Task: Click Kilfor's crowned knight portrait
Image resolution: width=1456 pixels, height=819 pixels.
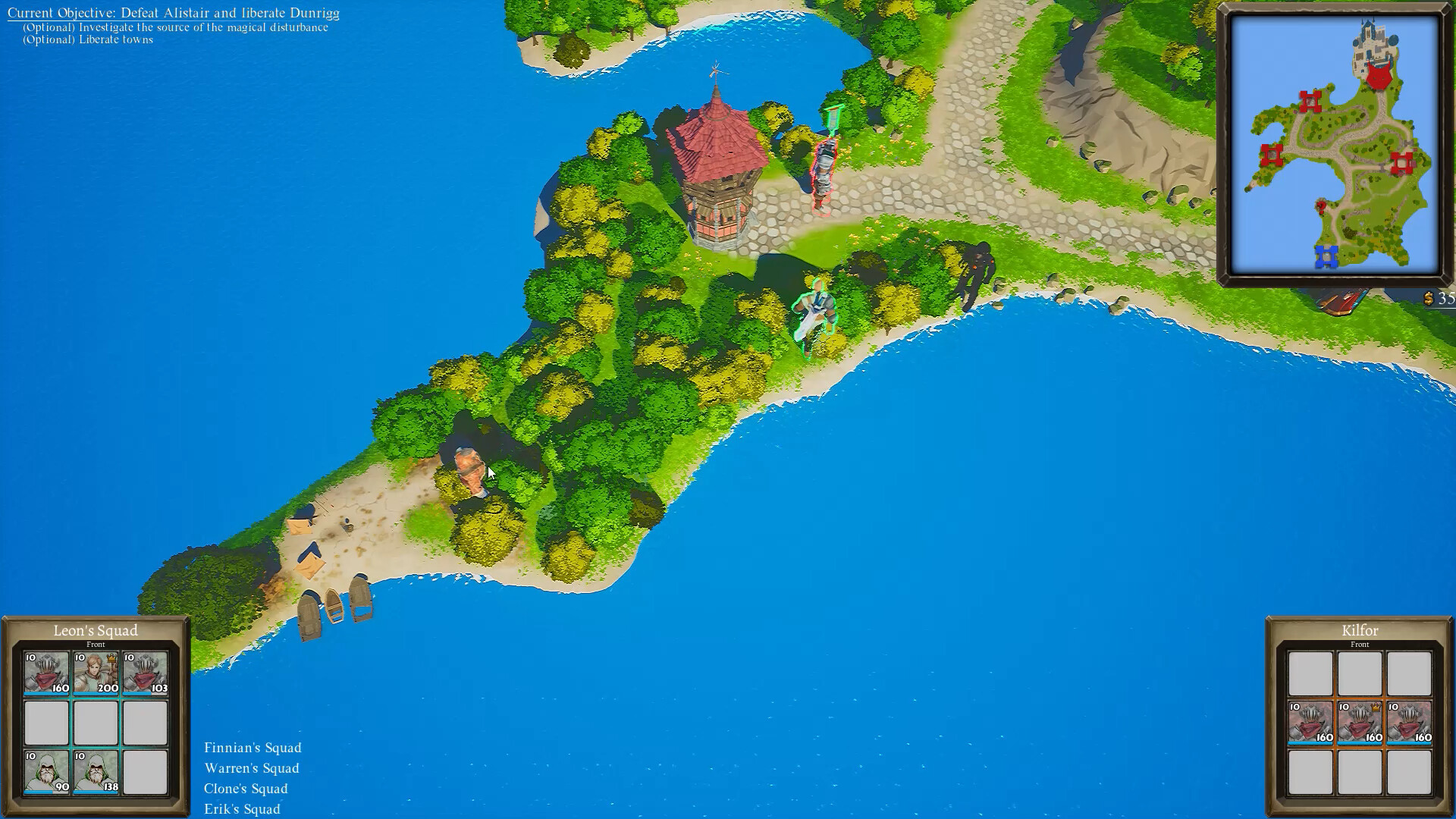Action: (x=1360, y=722)
